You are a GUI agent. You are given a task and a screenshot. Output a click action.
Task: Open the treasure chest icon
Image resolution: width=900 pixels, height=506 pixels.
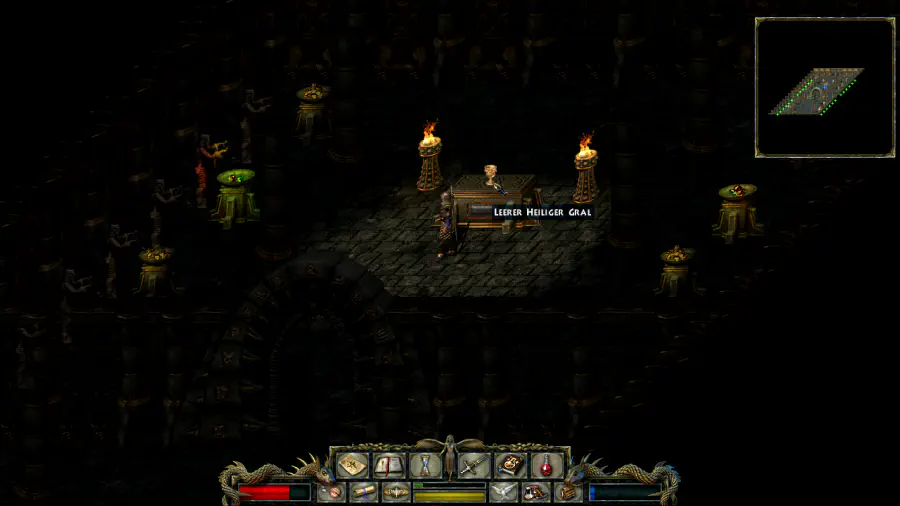568,492
